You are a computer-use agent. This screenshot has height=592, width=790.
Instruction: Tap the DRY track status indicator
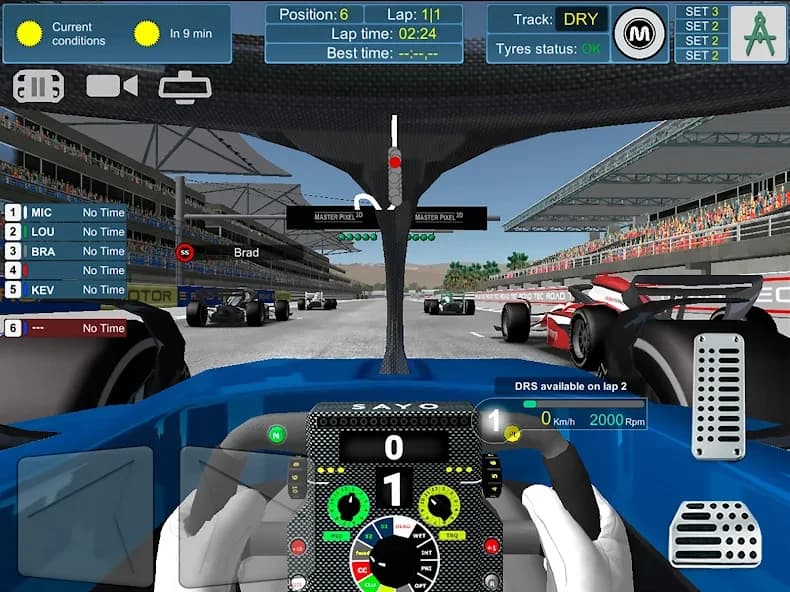[x=581, y=20]
